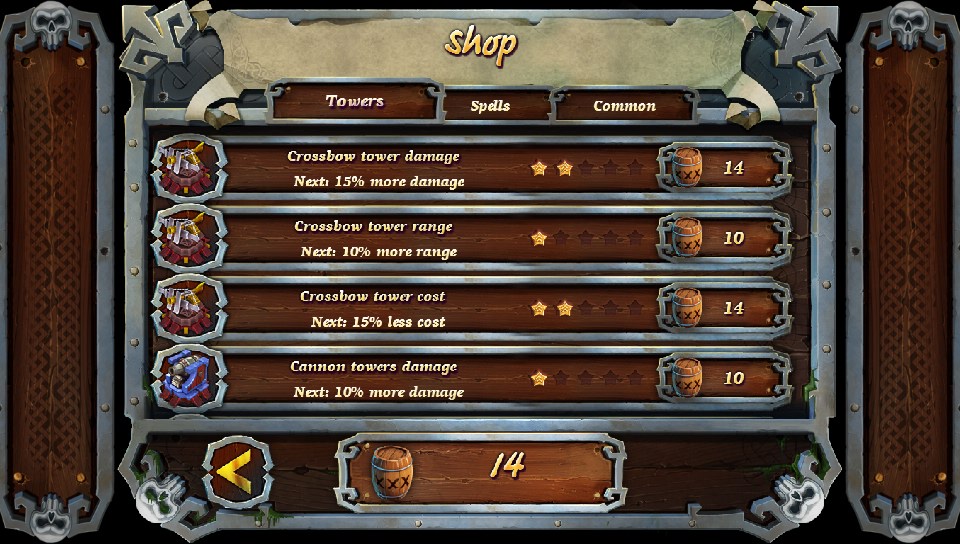Purchase Crossbow tower range upgrade for 10
Viewport: 960px width, 544px height.
tap(724, 238)
